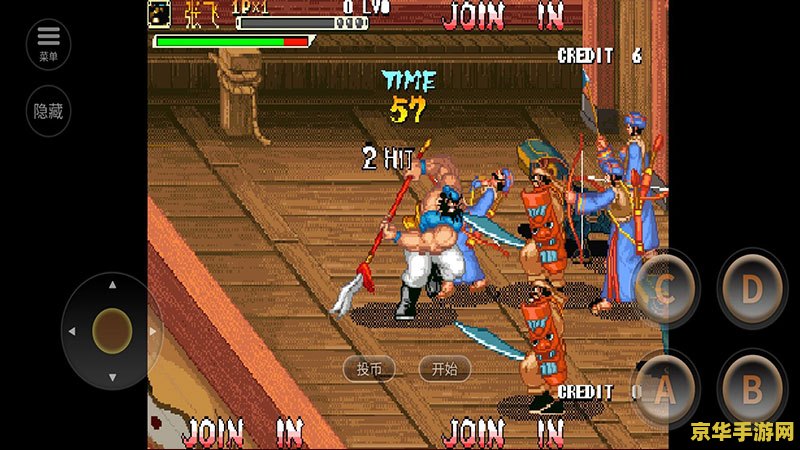Viewport: 800px width, 450px height.
Task: Insert a coin with 投币 button
Action: (369, 368)
